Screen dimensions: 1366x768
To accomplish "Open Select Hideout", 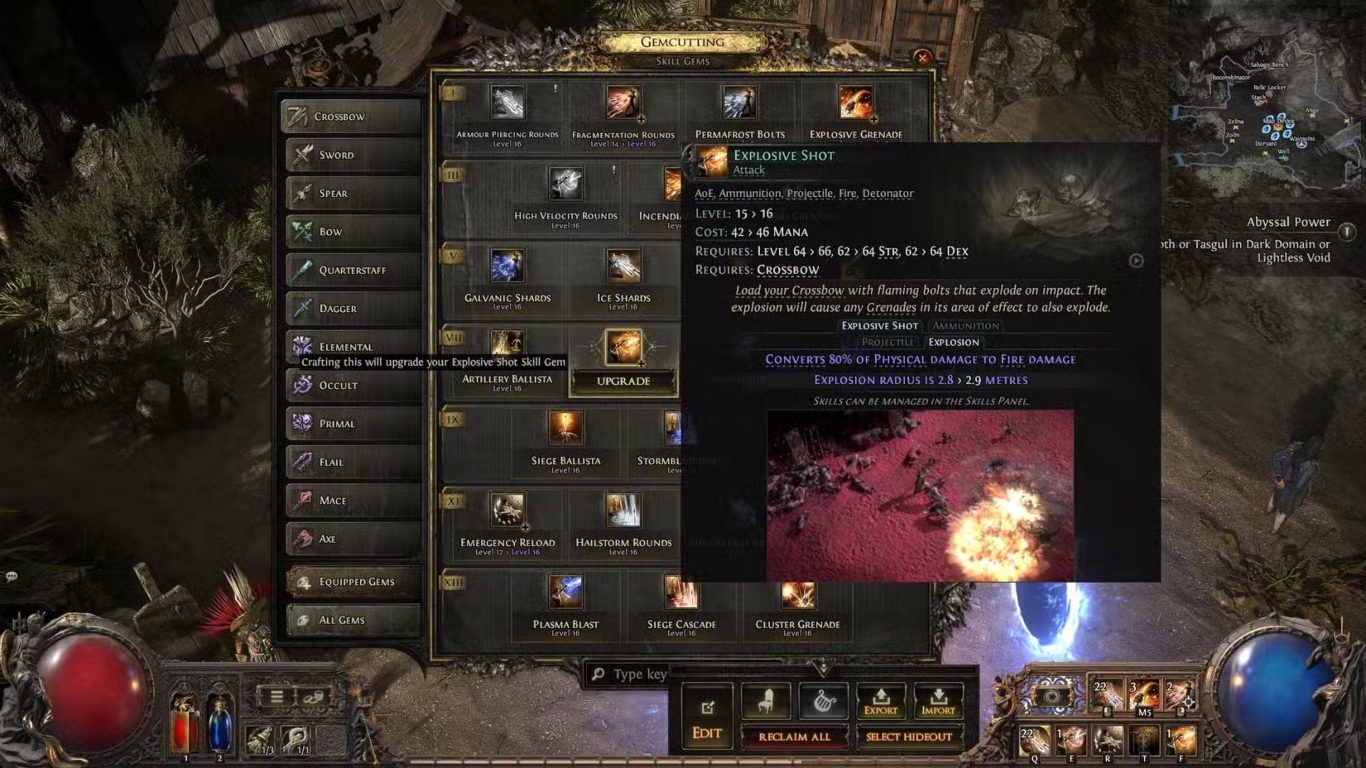I will (x=909, y=737).
